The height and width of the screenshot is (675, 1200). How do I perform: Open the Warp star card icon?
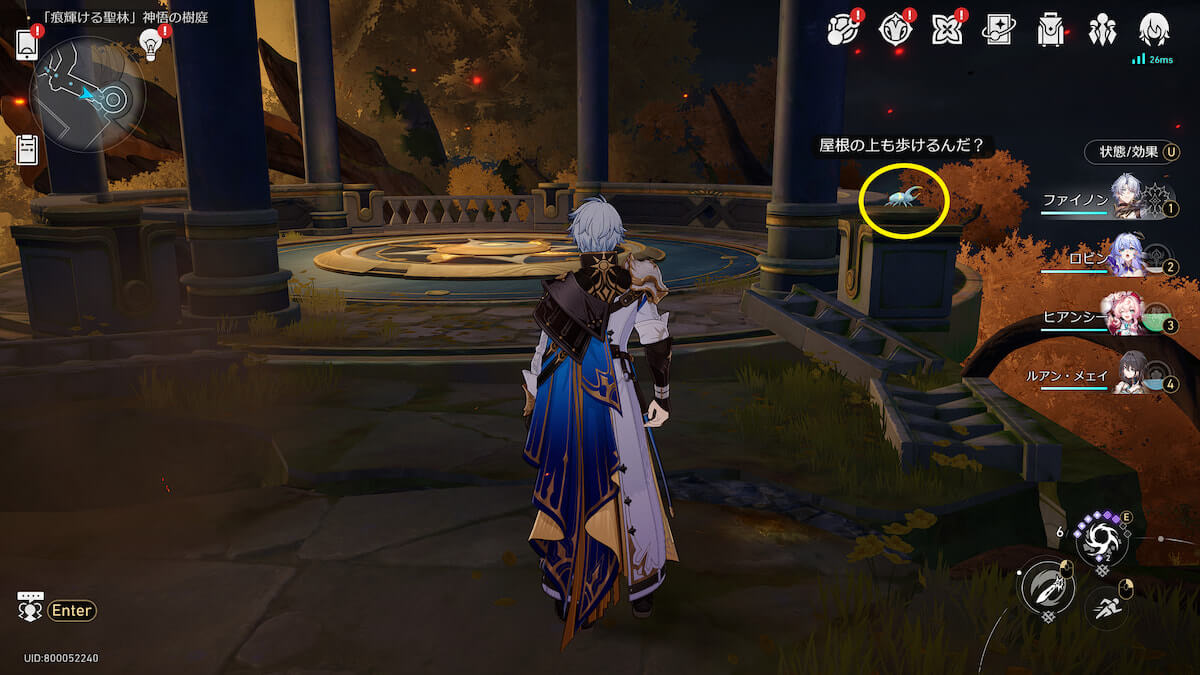click(x=997, y=31)
